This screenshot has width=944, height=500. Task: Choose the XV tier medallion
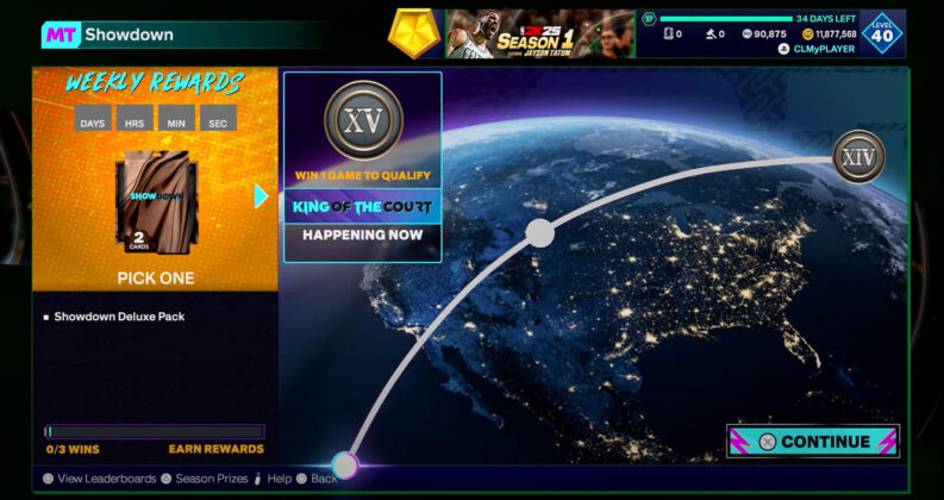point(363,120)
